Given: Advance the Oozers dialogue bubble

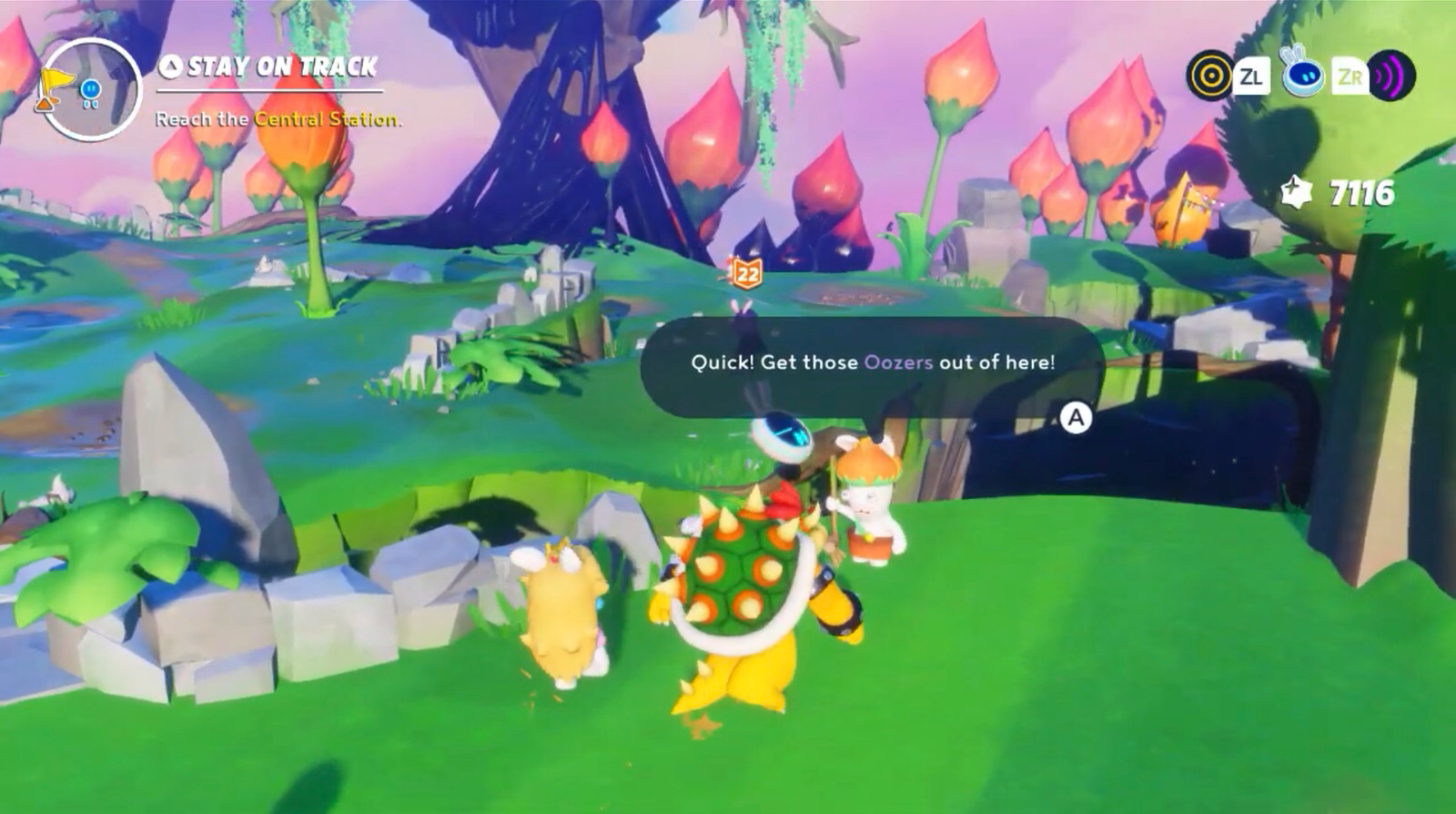Looking at the screenshot, I should pos(1075,418).
